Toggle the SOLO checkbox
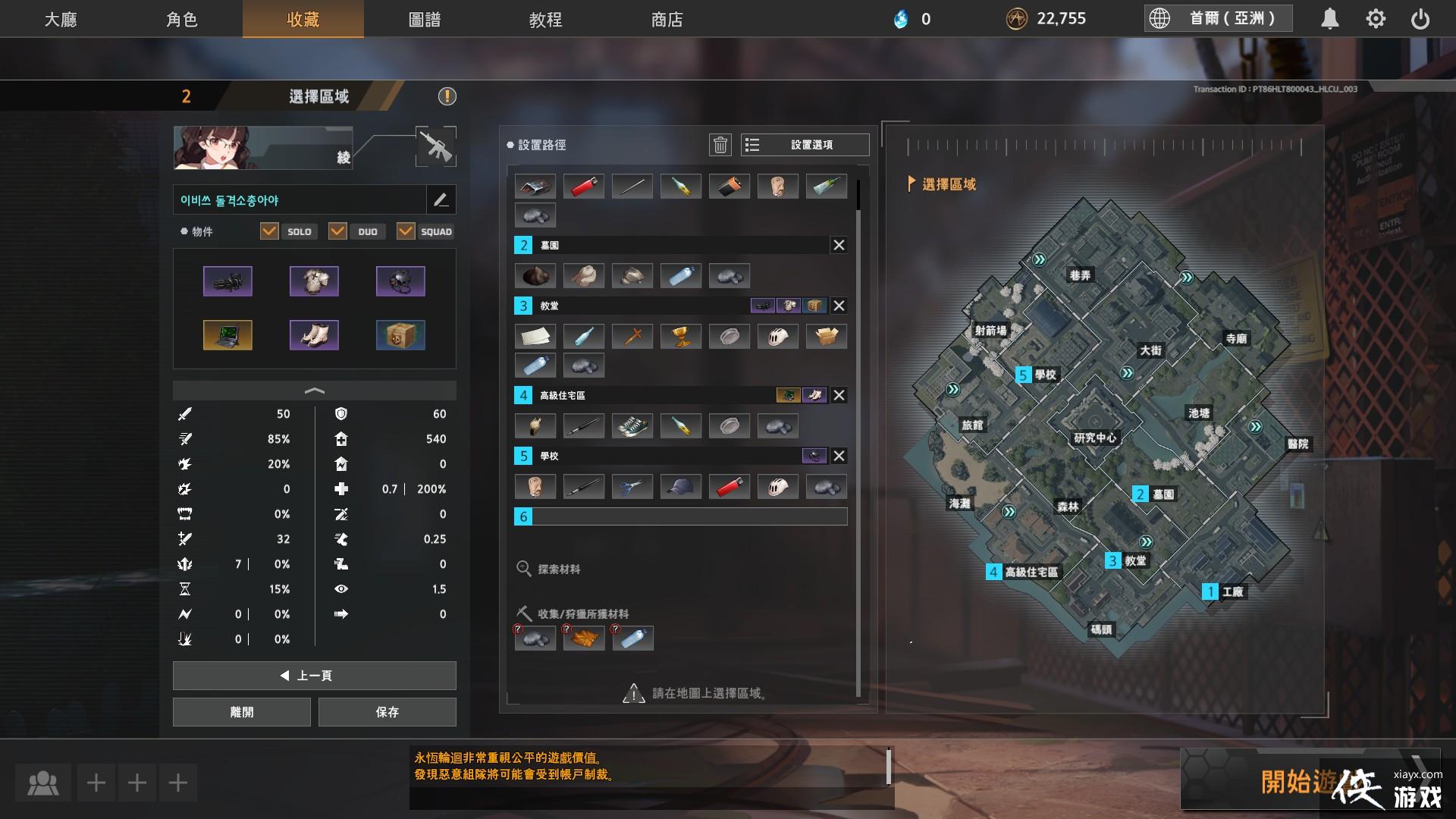 pyautogui.click(x=270, y=231)
